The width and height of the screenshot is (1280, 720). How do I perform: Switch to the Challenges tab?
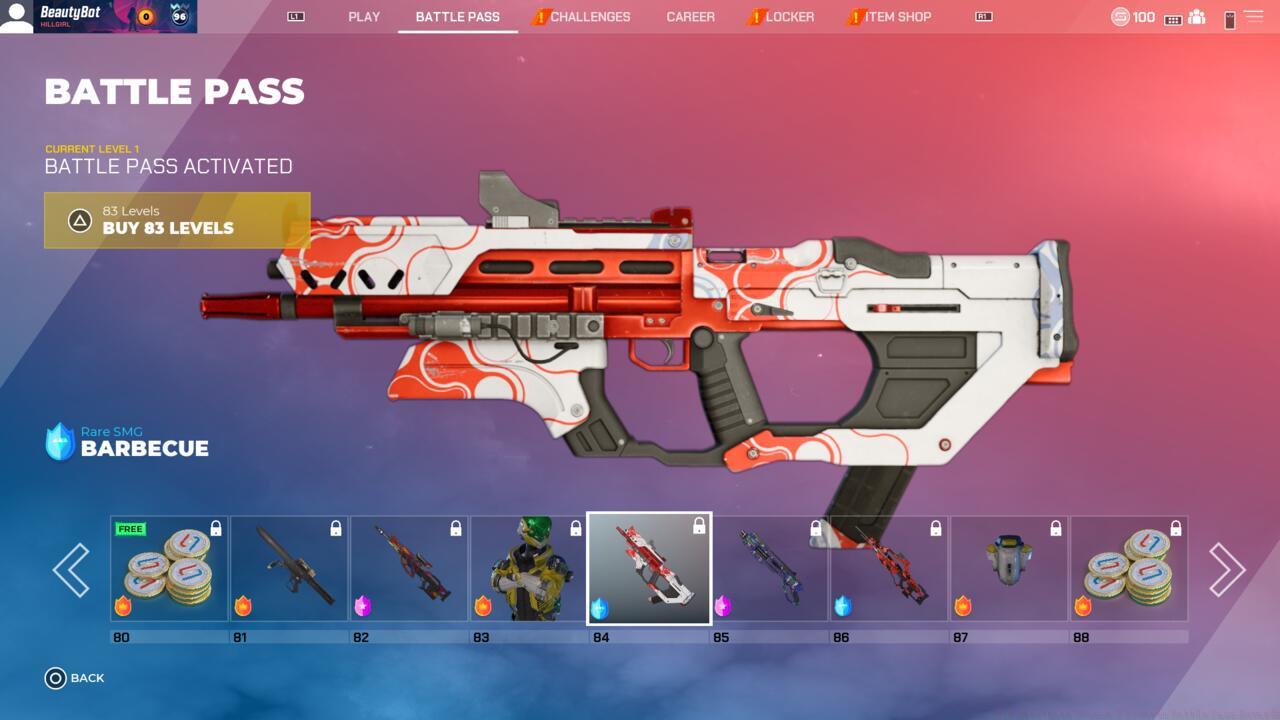click(x=589, y=17)
